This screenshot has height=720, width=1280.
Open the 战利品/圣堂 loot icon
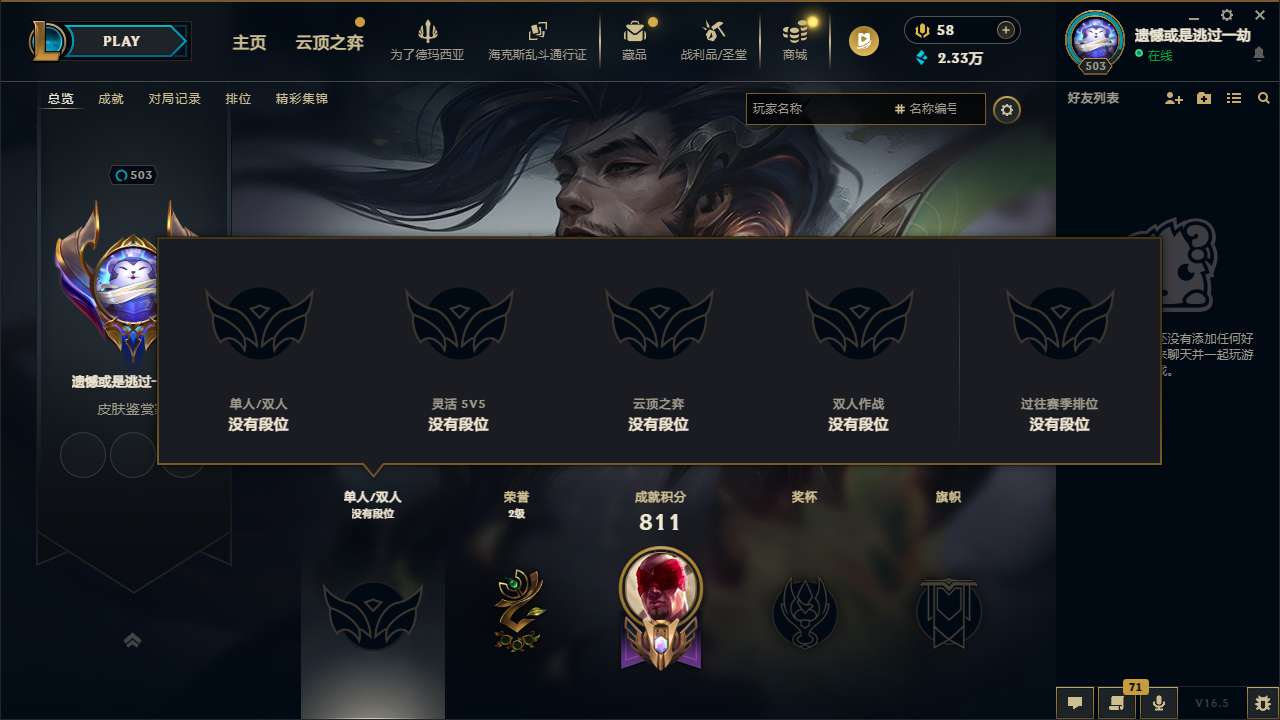coord(712,32)
